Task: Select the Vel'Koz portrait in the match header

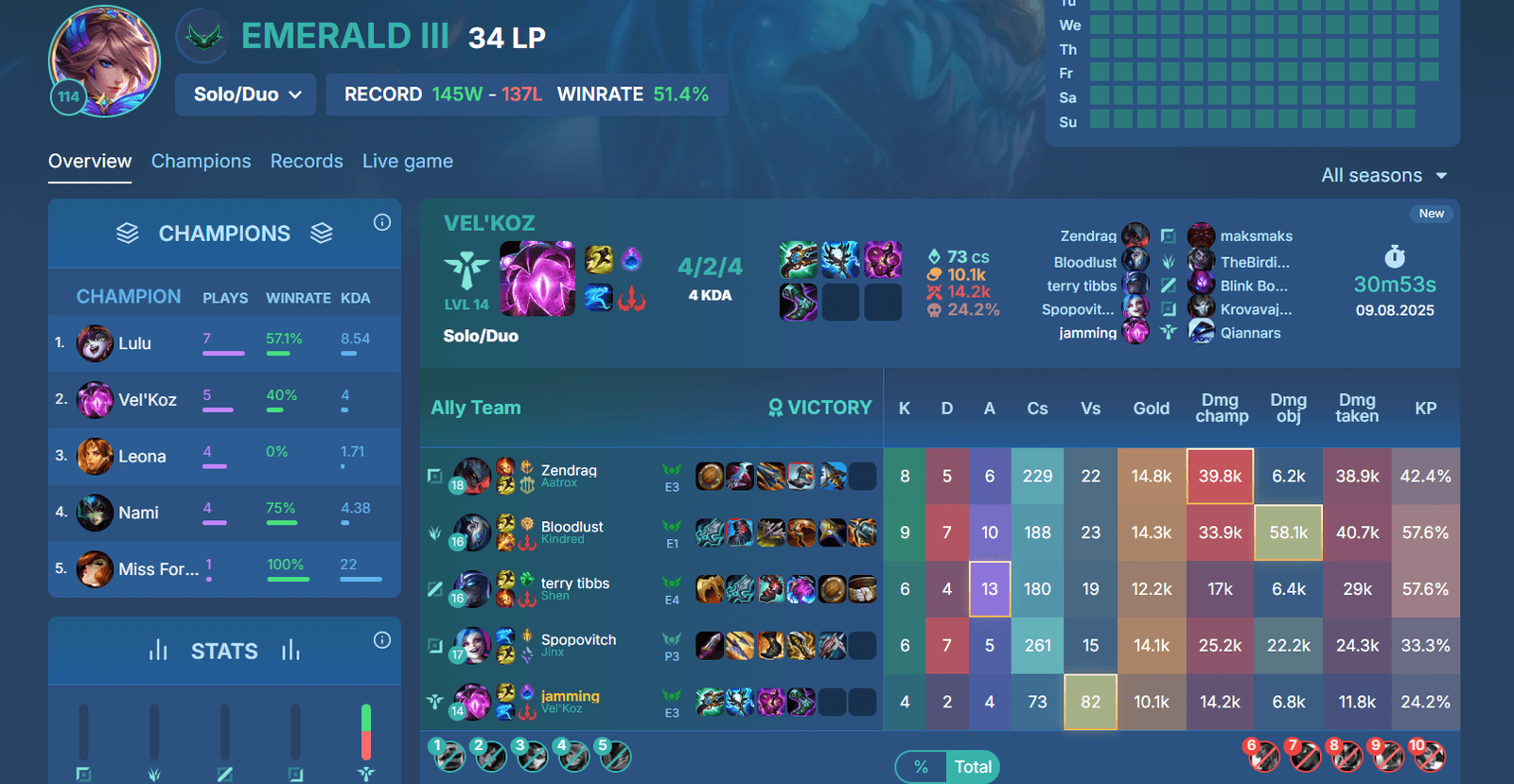Action: 537,277
